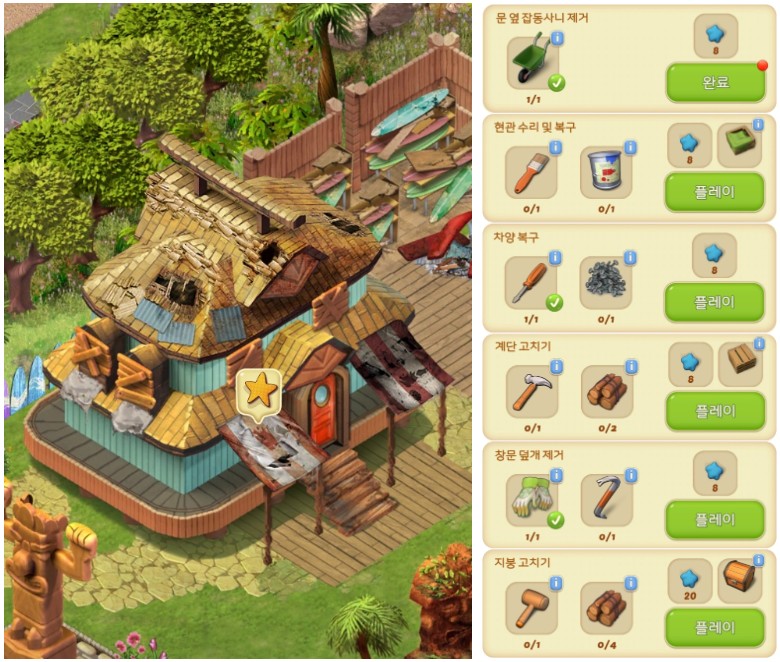780x662 pixels.
Task: Play the 지붕 고치기 task
Action: click(714, 627)
